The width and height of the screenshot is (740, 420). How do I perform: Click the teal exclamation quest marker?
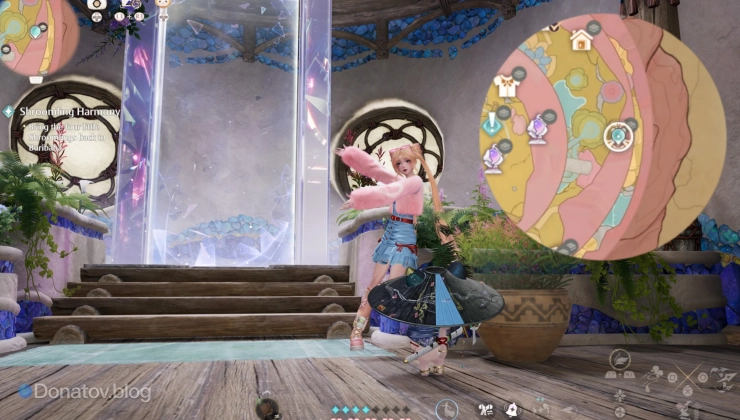click(492, 125)
